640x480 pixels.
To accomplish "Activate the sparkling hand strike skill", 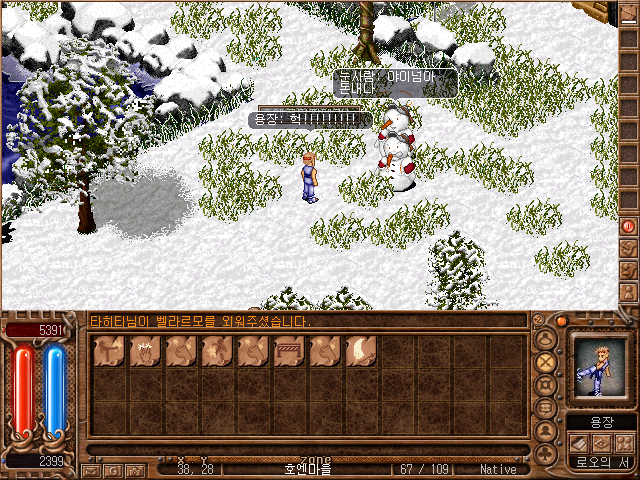I will [x=144, y=351].
